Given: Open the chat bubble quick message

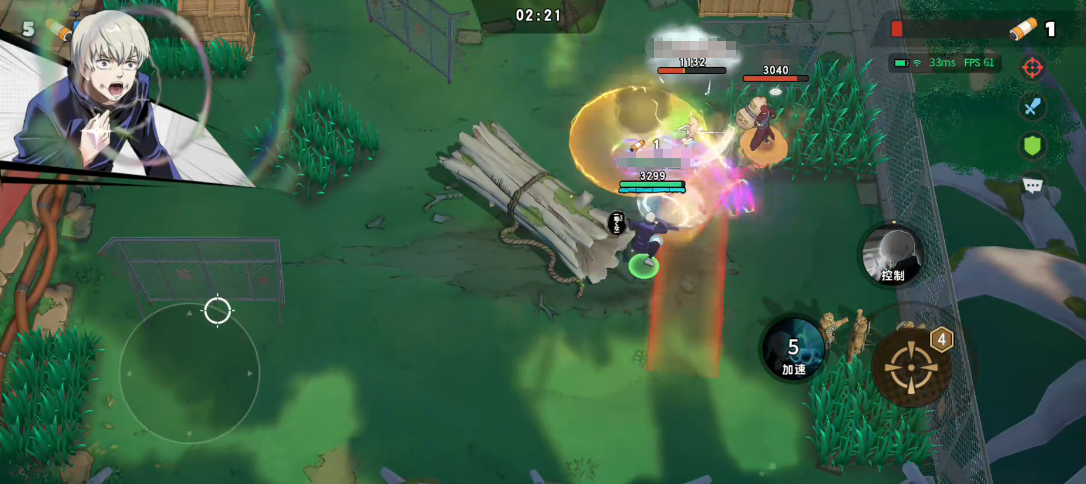Looking at the screenshot, I should coord(1032,185).
